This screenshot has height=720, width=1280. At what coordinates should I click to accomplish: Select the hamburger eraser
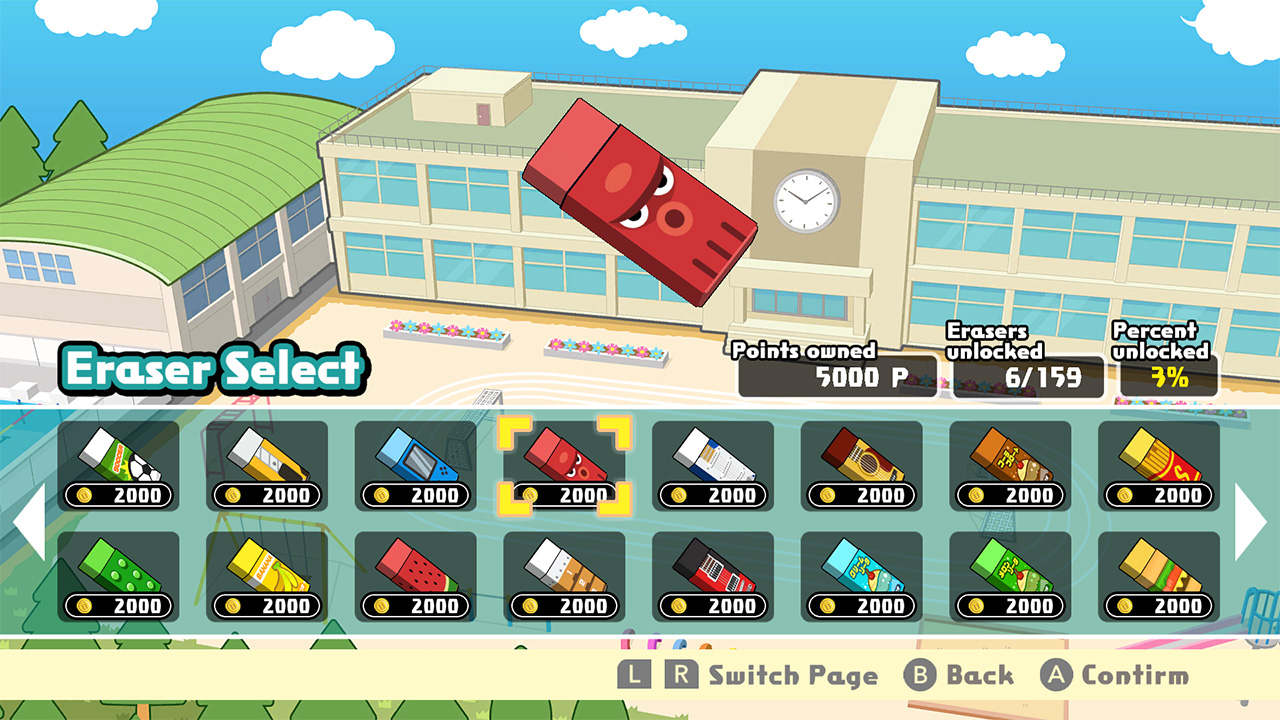[x=1157, y=568]
